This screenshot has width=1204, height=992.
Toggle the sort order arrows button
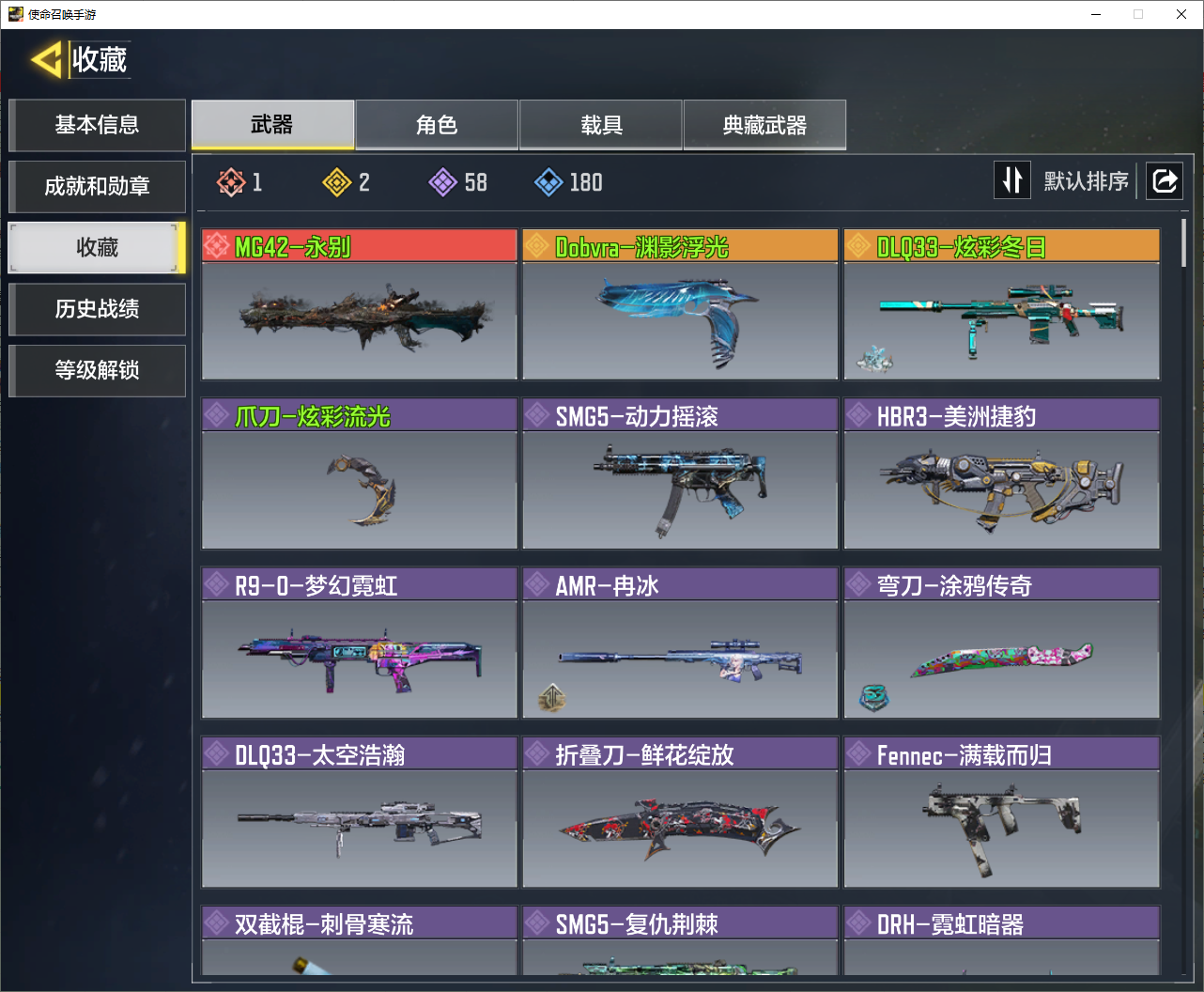(1012, 180)
